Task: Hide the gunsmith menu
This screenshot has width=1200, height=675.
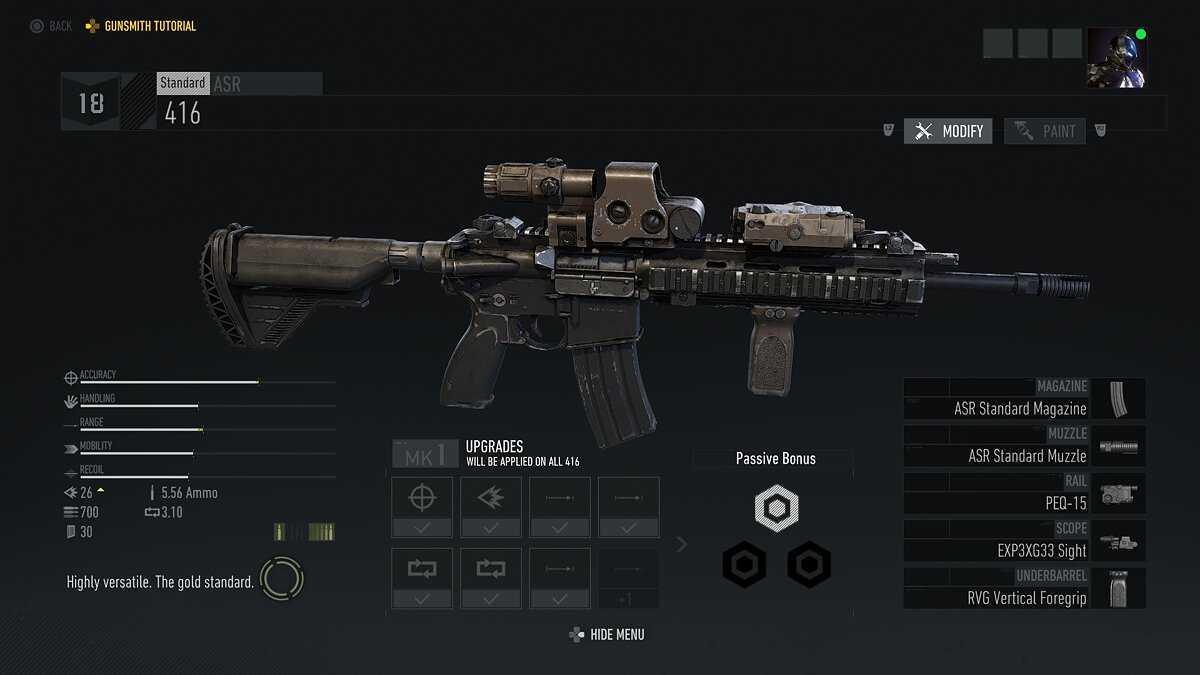Action: [607, 635]
